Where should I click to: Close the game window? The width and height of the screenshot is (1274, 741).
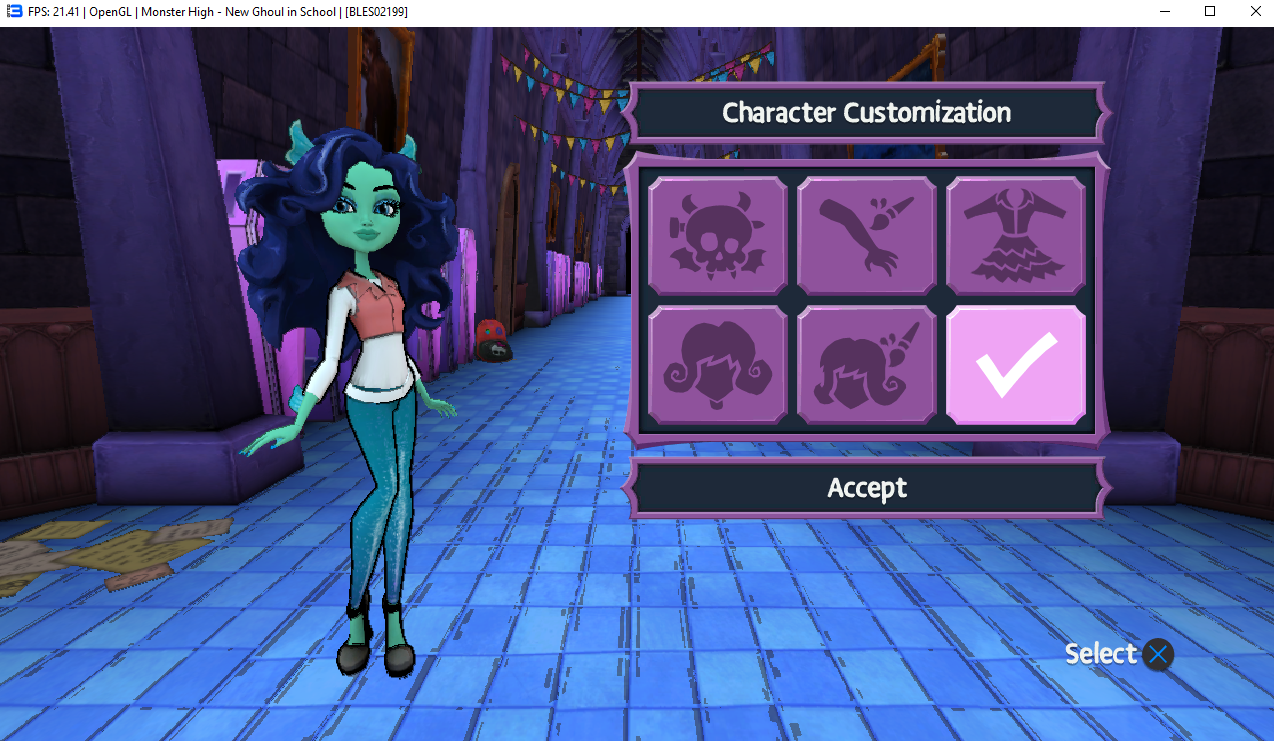pyautogui.click(x=1254, y=12)
